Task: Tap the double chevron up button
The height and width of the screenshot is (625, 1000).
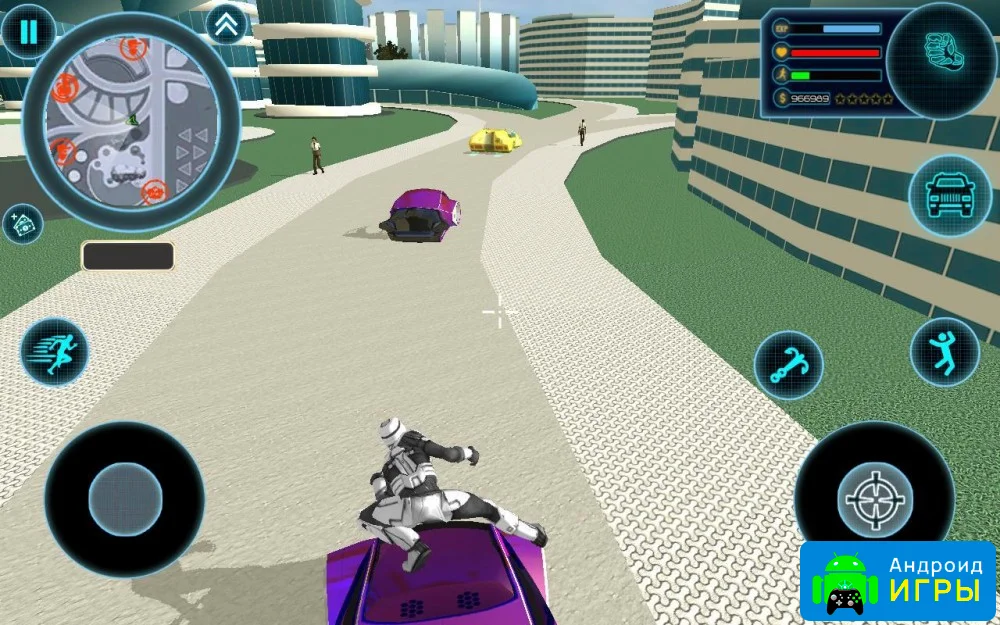Action: point(226,25)
